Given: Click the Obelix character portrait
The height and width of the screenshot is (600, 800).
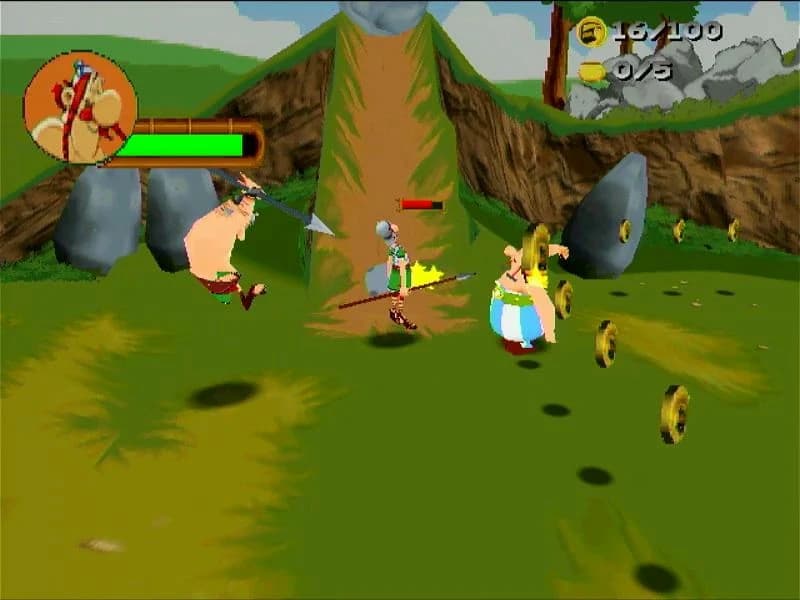Looking at the screenshot, I should [x=79, y=107].
